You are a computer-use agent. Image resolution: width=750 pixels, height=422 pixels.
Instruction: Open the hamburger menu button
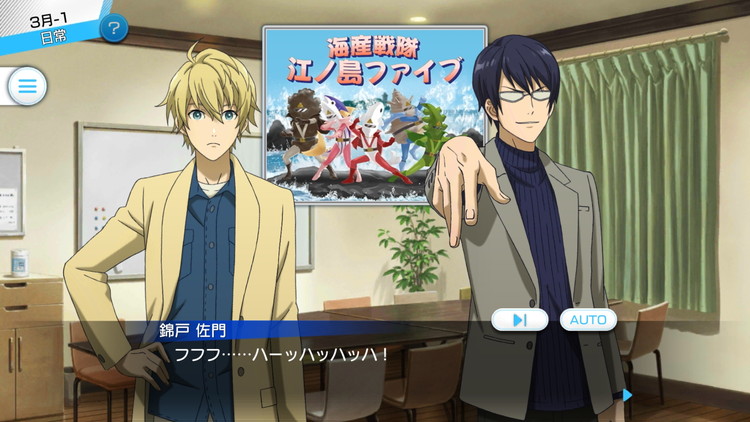point(27,86)
